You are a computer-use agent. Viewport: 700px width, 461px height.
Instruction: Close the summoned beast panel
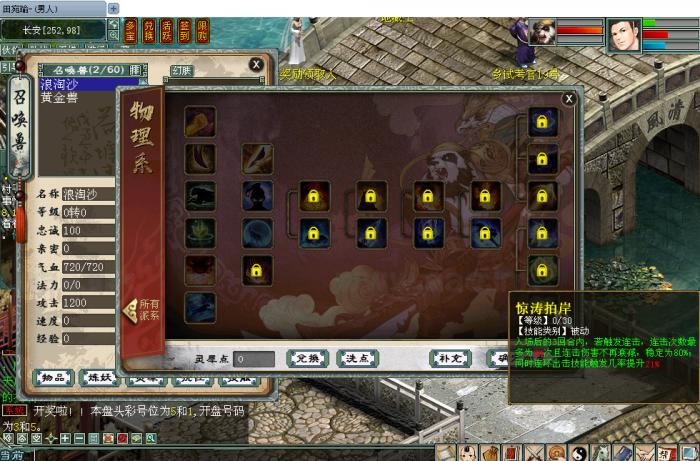click(257, 64)
